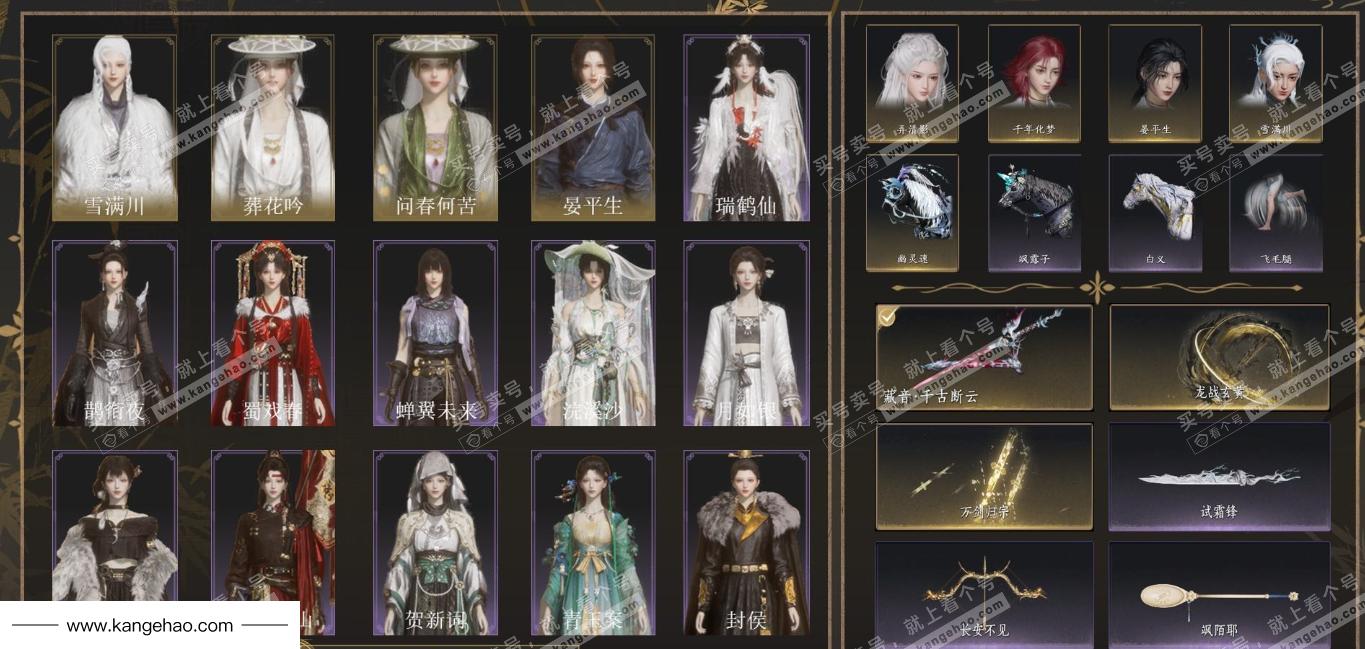Pick the green 问春何苦 outfit card
The width and height of the screenshot is (1365, 649).
[435, 128]
